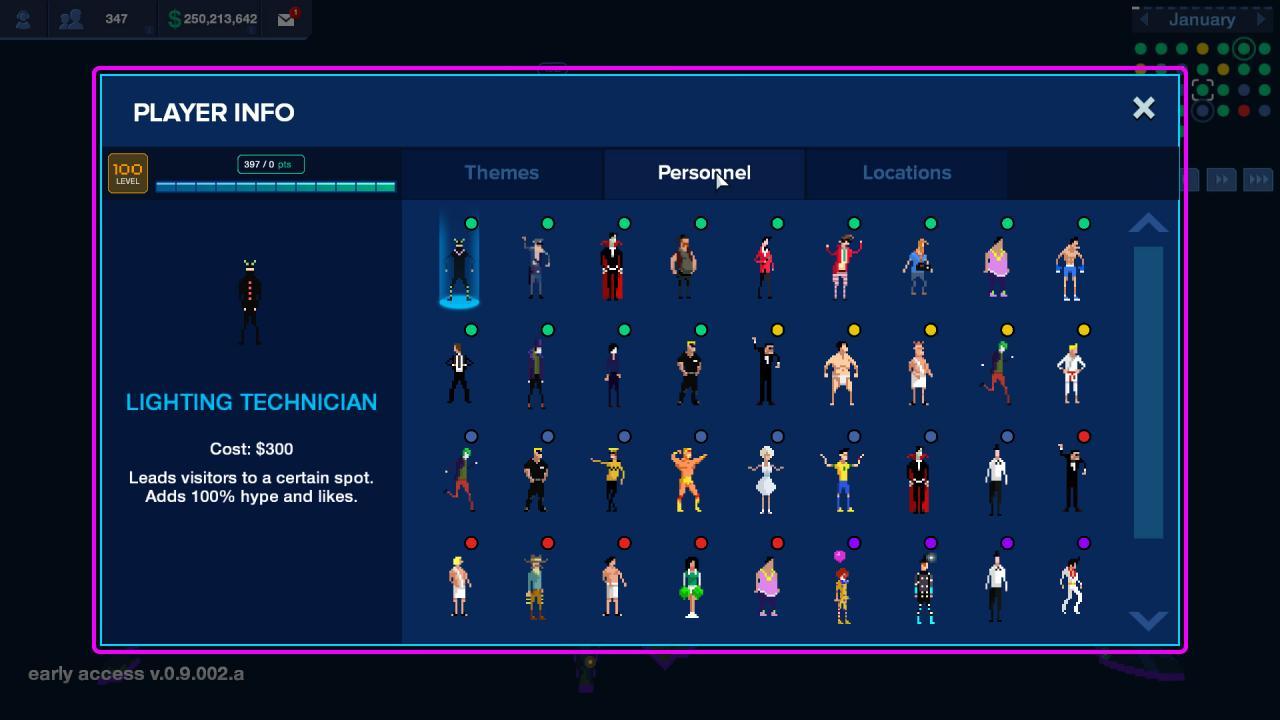
Task: Select the vampire character in the top row
Action: (x=612, y=265)
